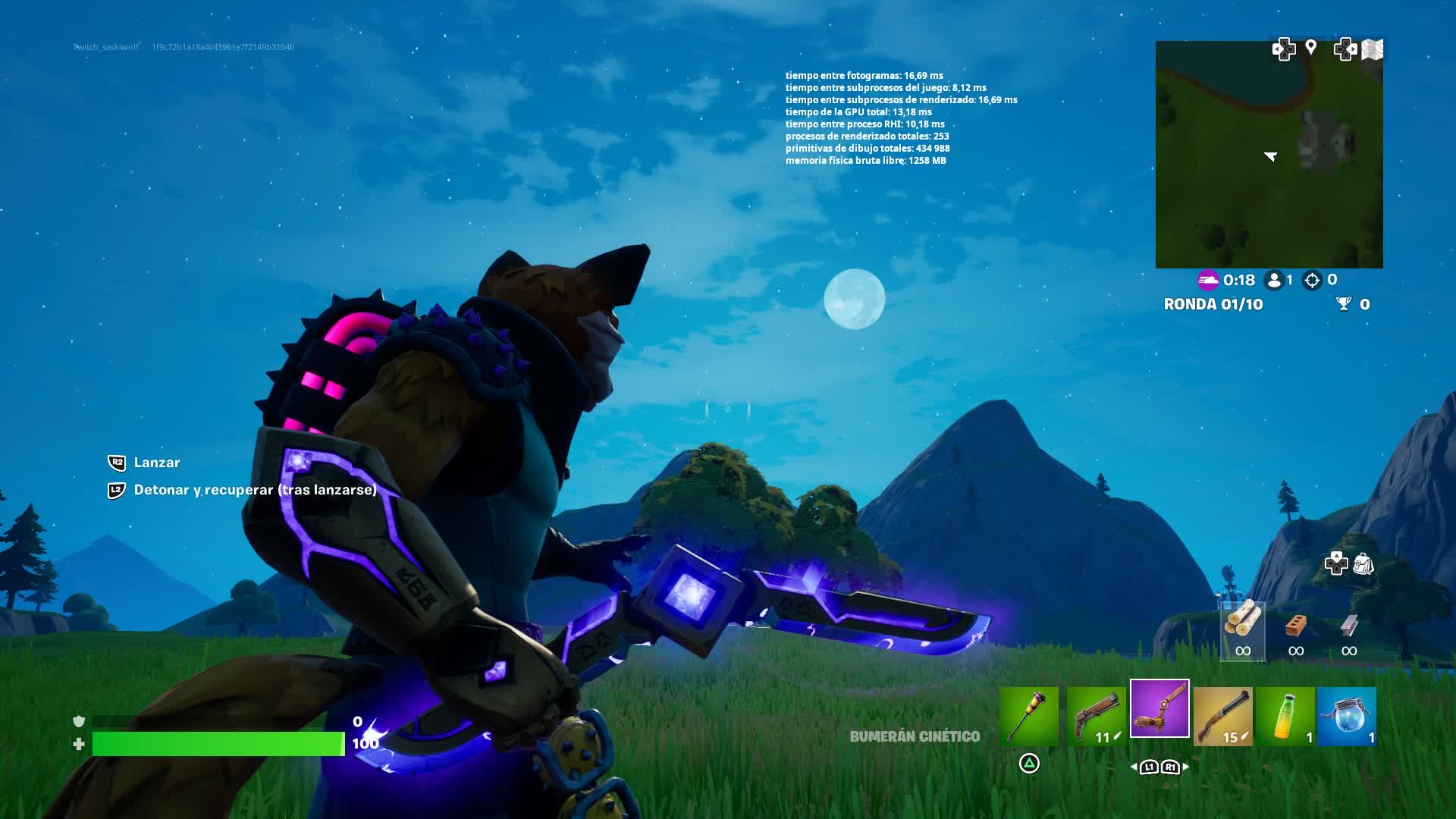1456x819 pixels.
Task: Switch to the shotgun slot with 15 ammo
Action: pos(1223,716)
